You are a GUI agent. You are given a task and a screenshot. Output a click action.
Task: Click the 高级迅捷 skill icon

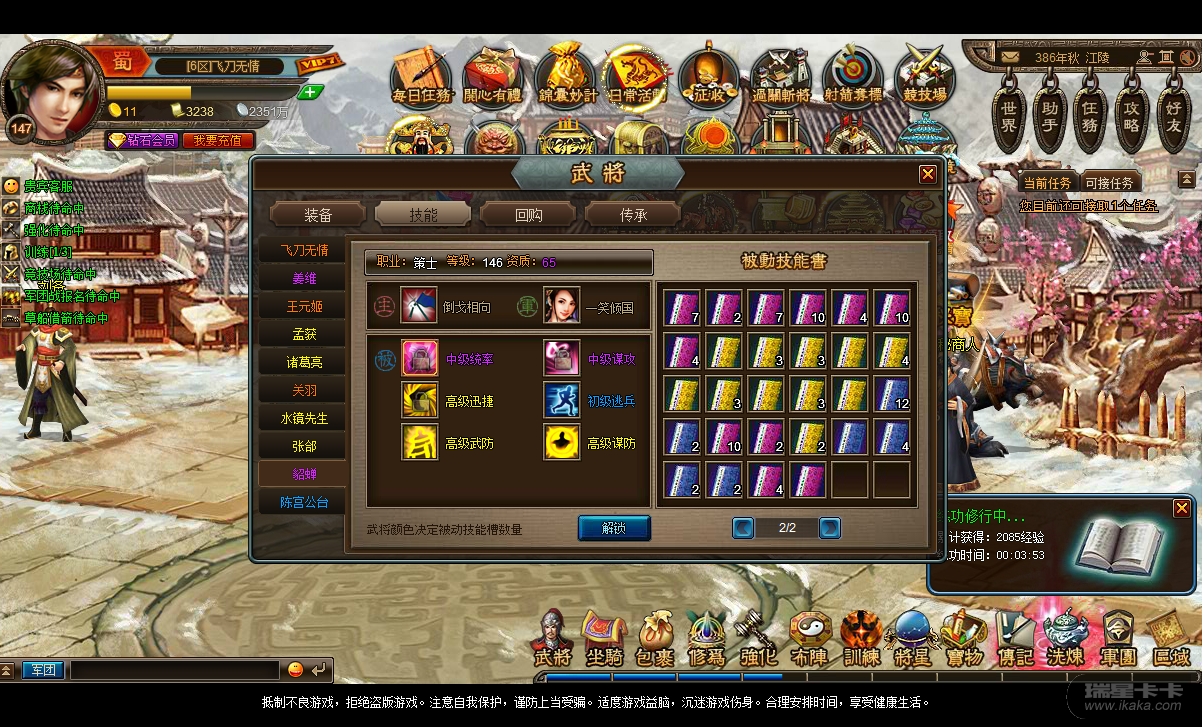(x=420, y=400)
